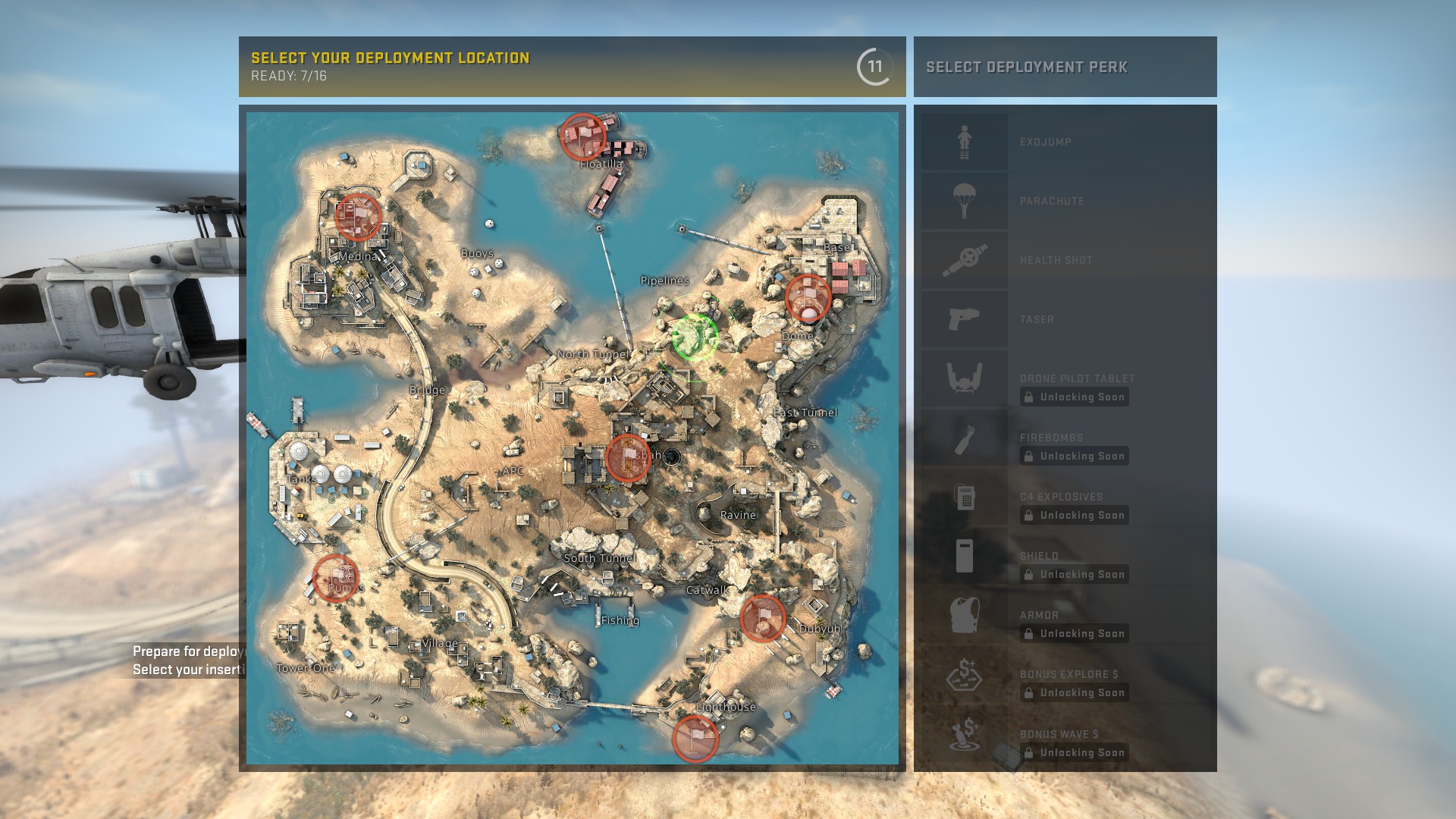This screenshot has height=819, width=1456.
Task: Click the red flag marker at Dome
Action: tap(808, 297)
